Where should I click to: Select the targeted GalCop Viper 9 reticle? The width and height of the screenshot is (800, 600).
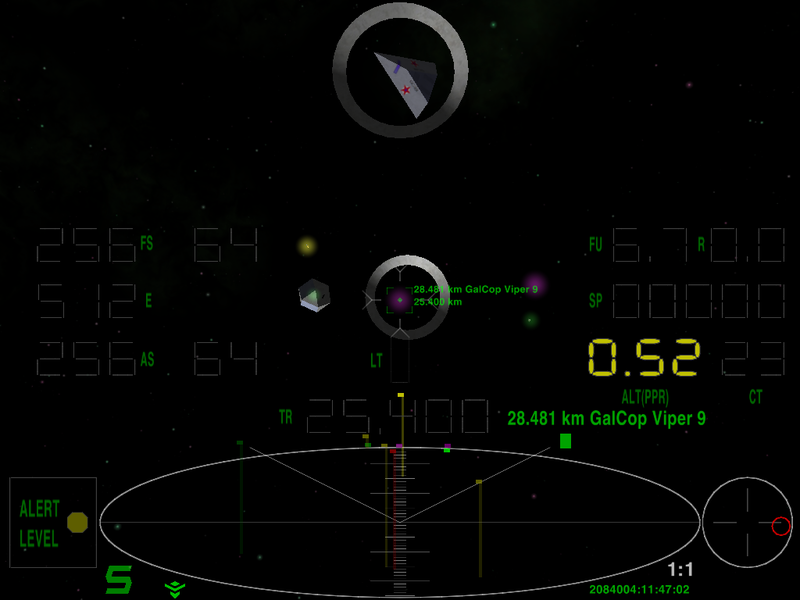[399, 299]
